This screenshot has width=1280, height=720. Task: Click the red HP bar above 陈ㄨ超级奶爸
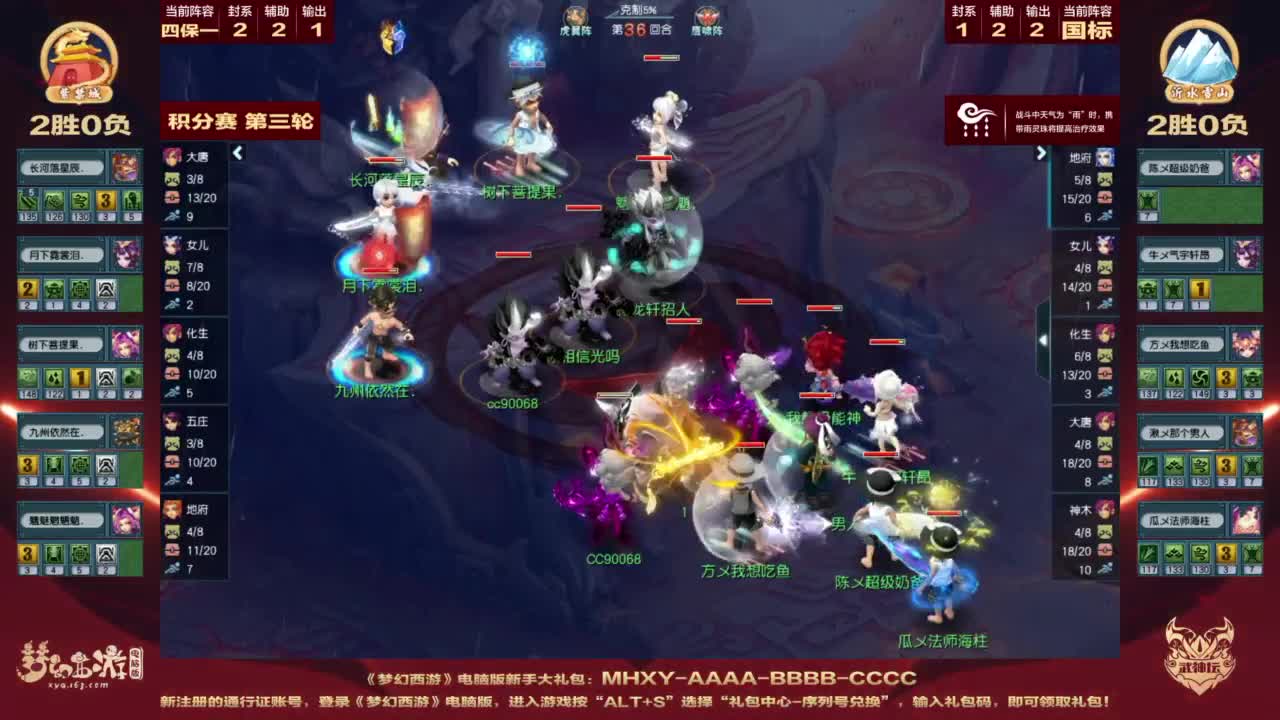[x=945, y=513]
